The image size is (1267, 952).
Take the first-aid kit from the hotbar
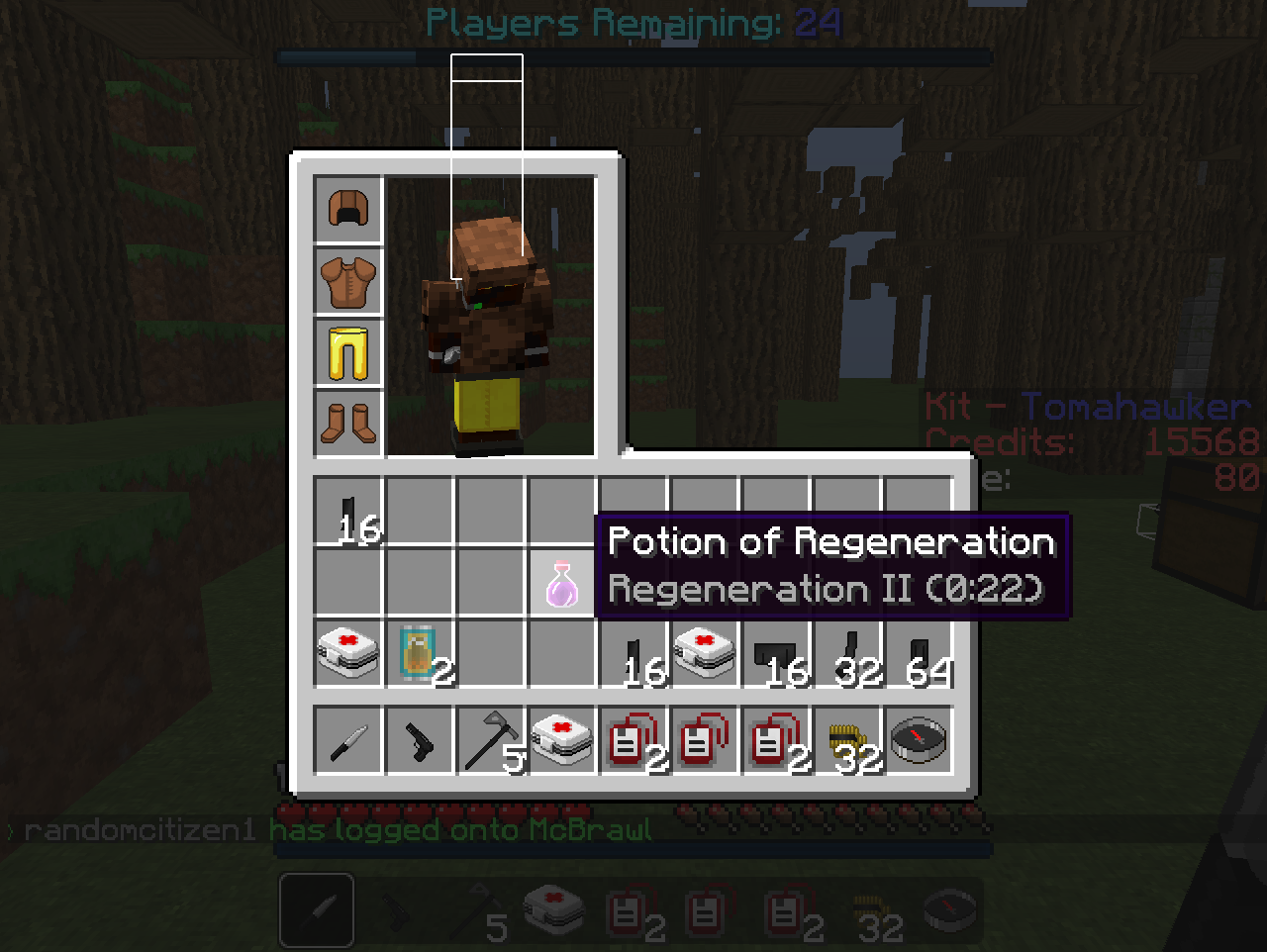(562, 741)
